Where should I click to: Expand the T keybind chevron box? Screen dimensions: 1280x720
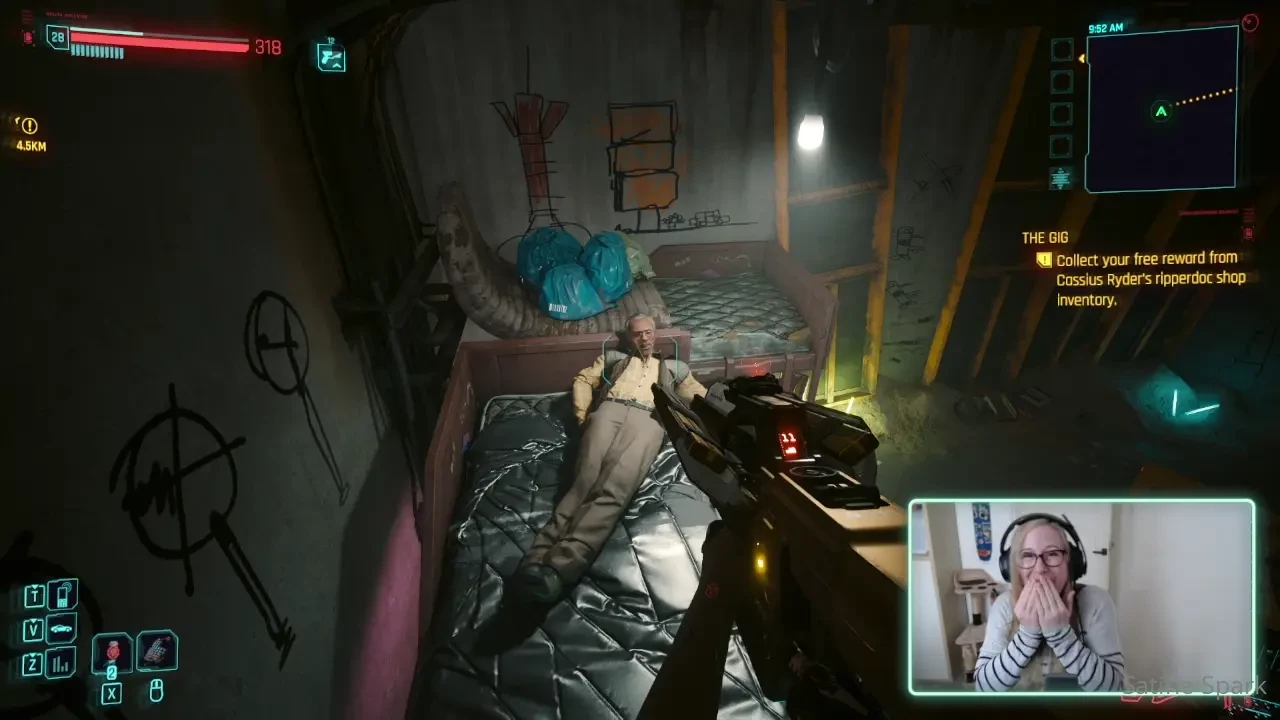pyautogui.click(x=34, y=596)
